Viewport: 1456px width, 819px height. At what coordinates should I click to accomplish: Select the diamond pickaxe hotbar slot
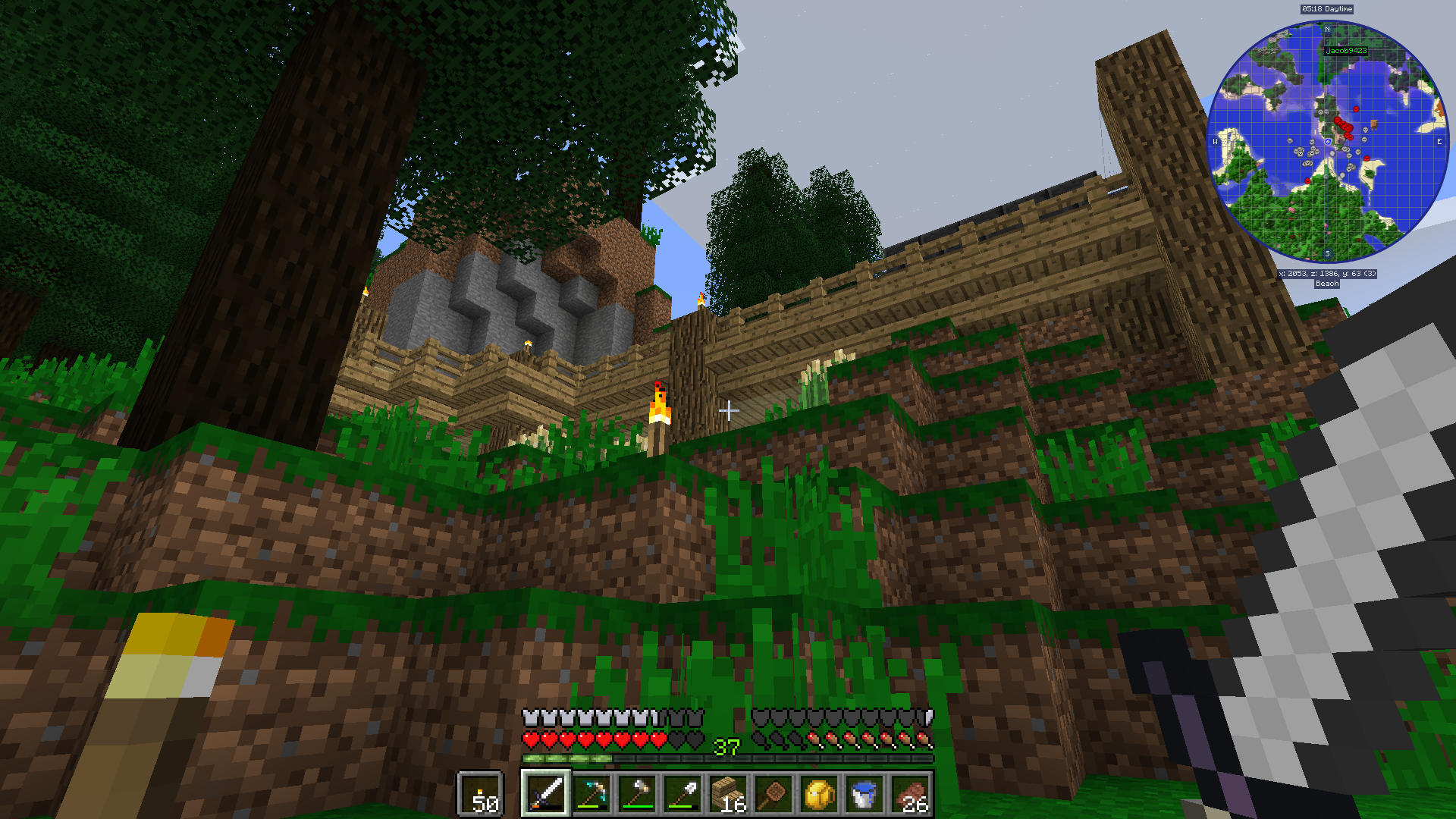click(591, 793)
